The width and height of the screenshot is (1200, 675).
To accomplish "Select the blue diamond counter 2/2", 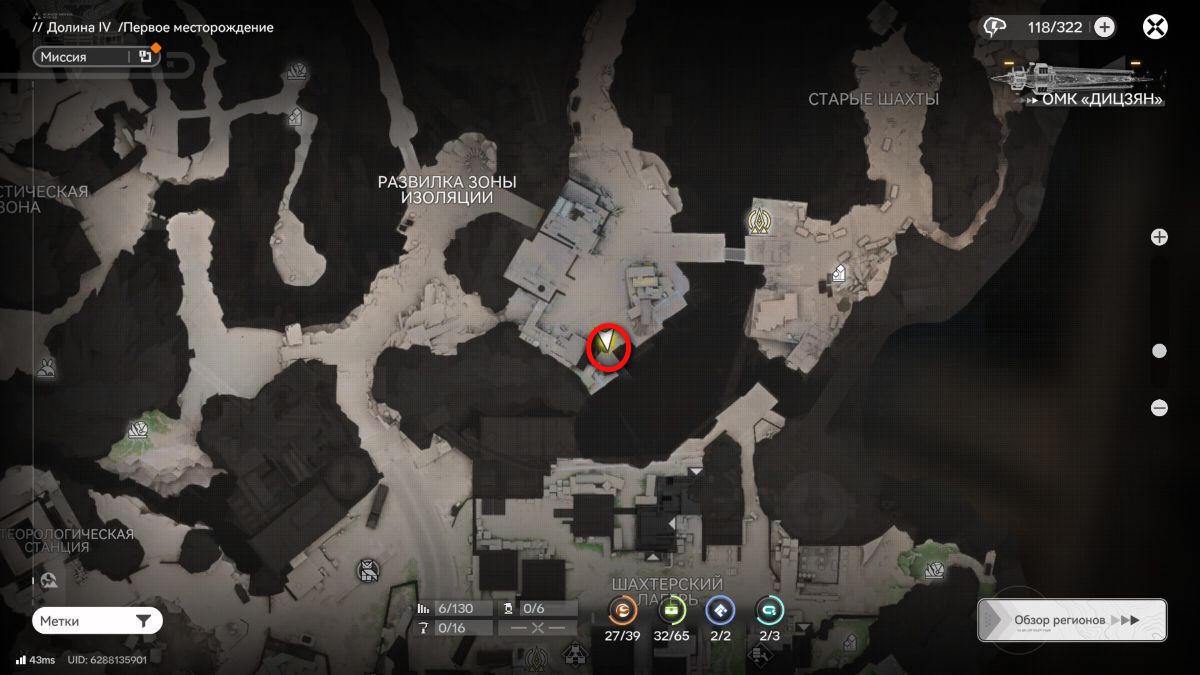I will 720,611.
